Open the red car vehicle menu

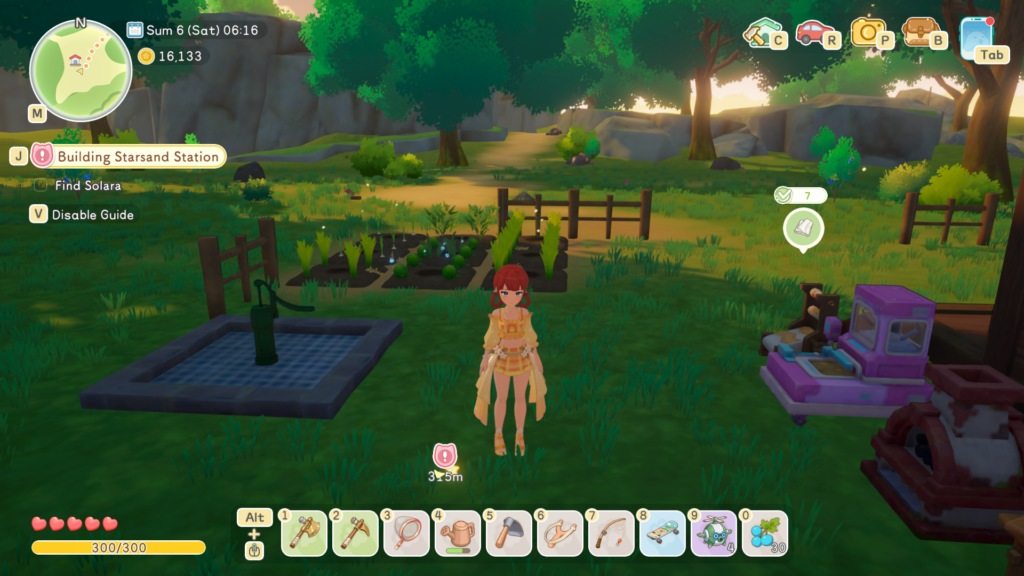(814, 33)
